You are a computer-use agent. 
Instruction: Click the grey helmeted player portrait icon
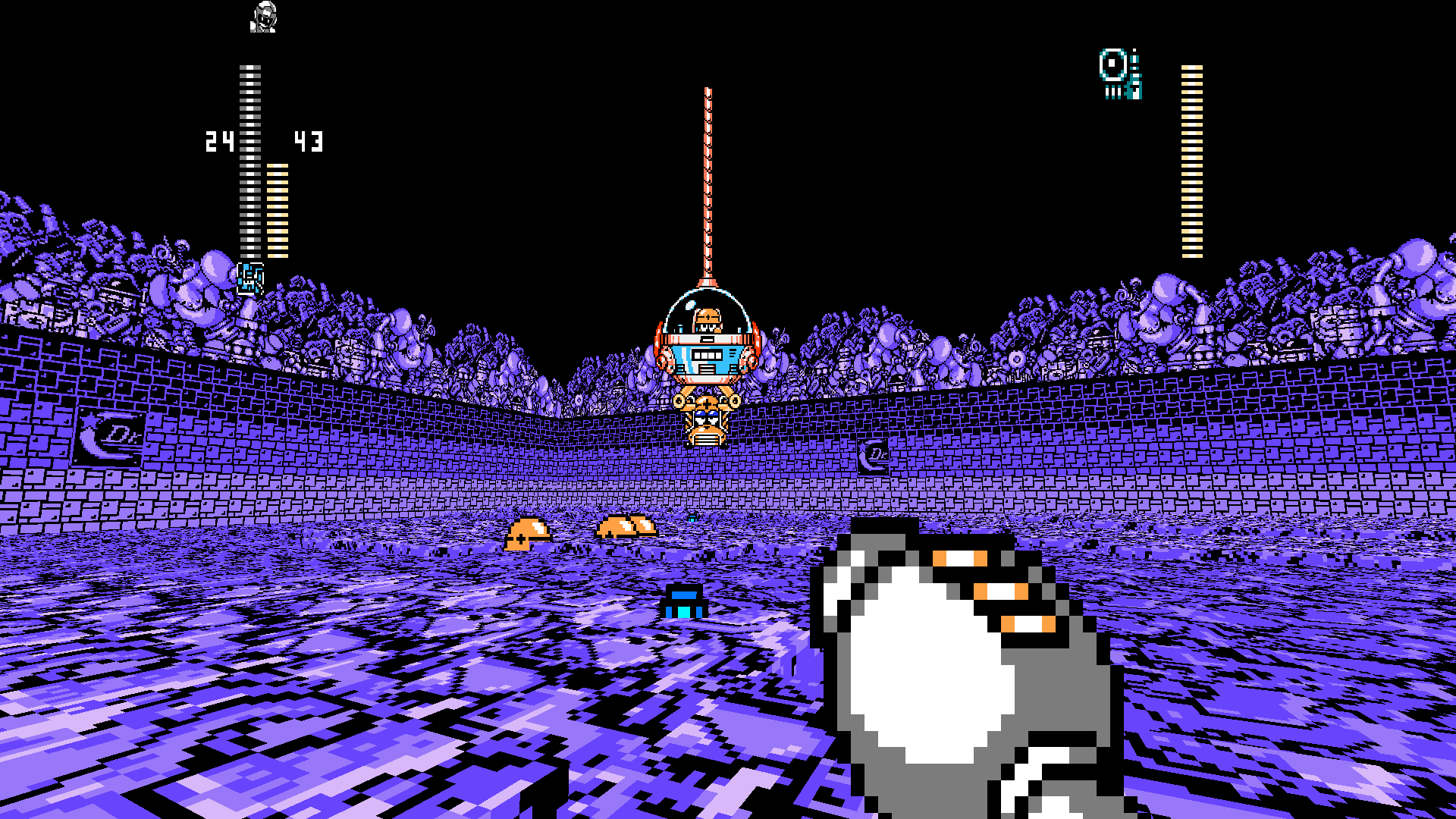(x=263, y=17)
